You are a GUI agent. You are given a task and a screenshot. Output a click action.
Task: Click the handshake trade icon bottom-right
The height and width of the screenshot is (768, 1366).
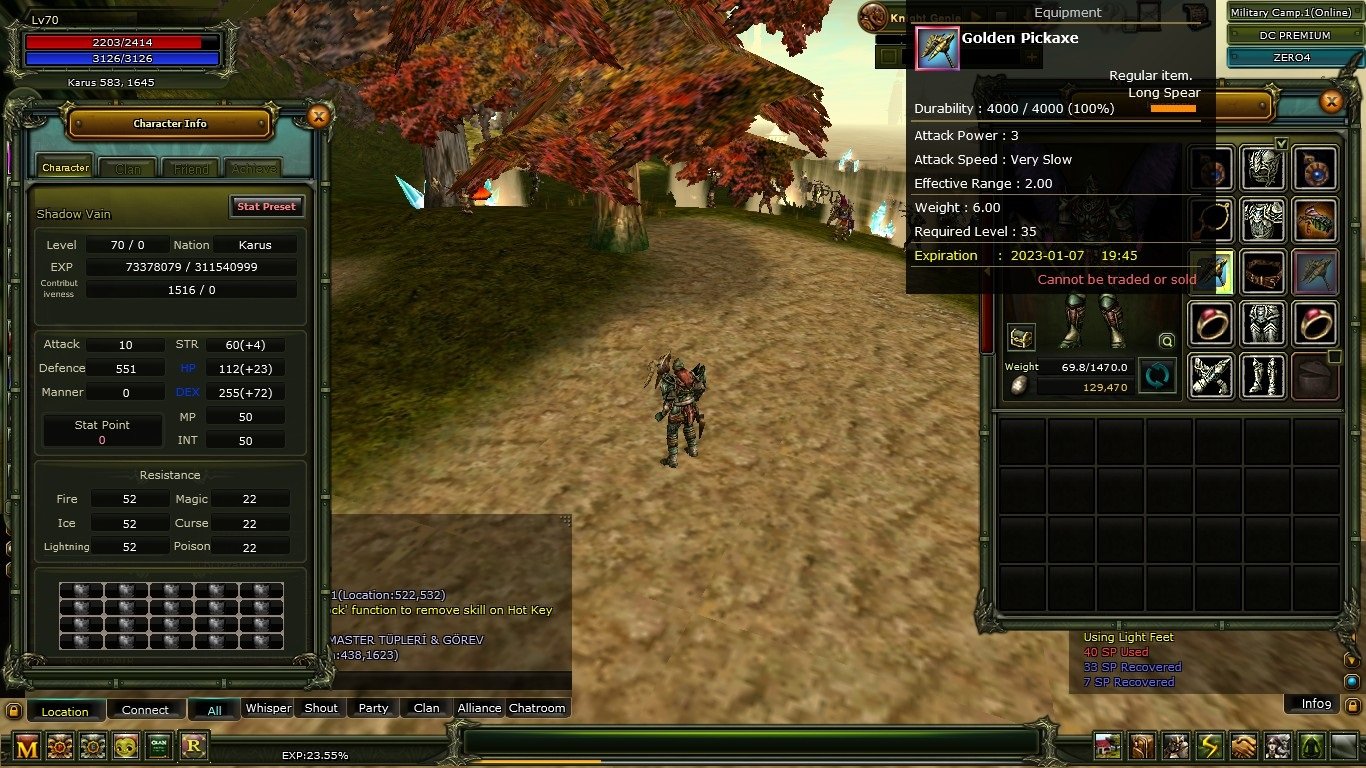tap(1241, 744)
